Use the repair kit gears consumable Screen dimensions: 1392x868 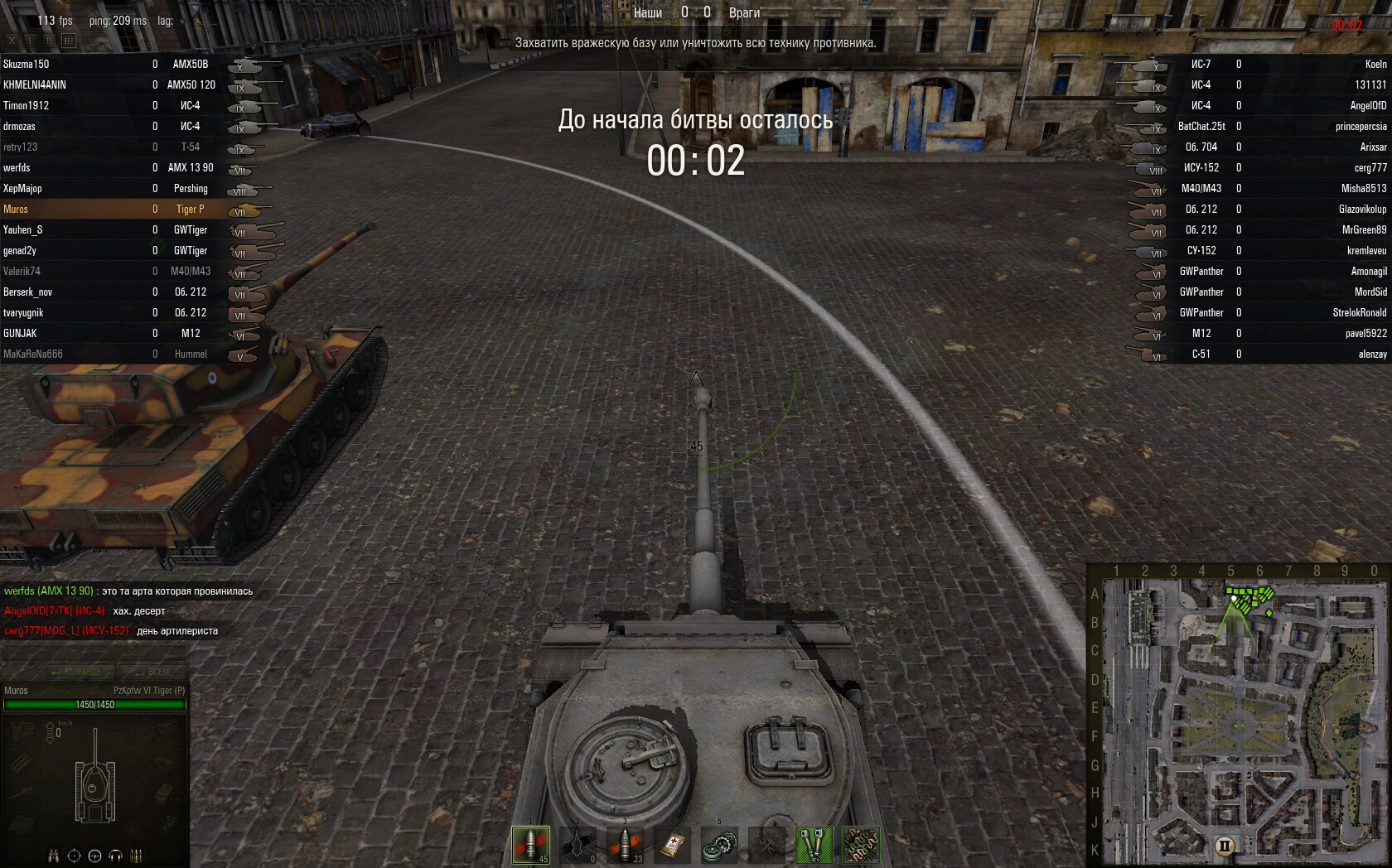(x=719, y=845)
